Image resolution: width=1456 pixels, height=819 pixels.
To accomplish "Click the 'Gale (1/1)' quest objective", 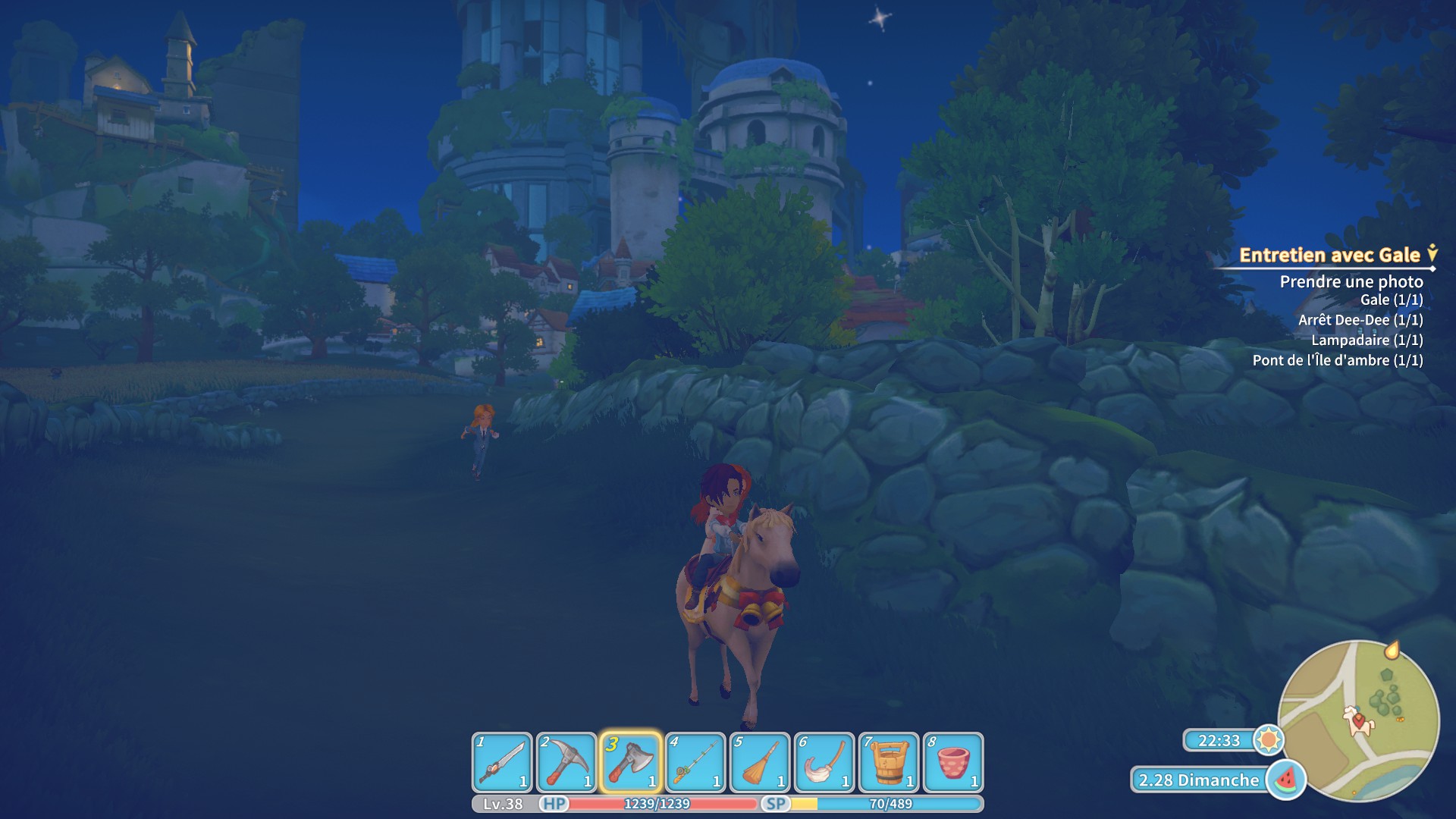I will tap(1393, 300).
